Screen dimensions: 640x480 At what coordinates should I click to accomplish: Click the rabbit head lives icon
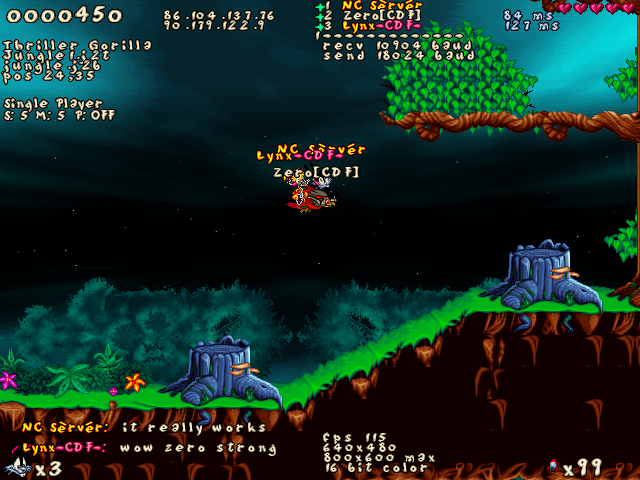17,466
